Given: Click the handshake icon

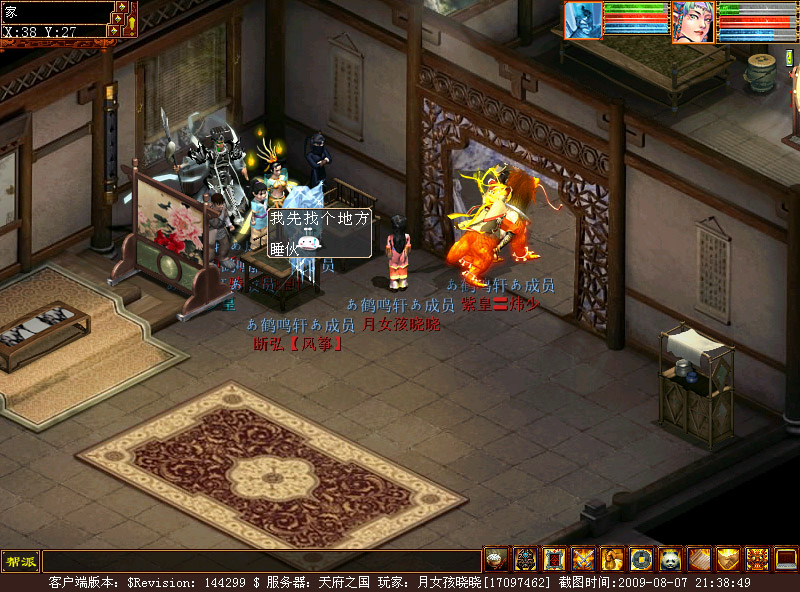Looking at the screenshot, I should pyautogui.click(x=728, y=560).
